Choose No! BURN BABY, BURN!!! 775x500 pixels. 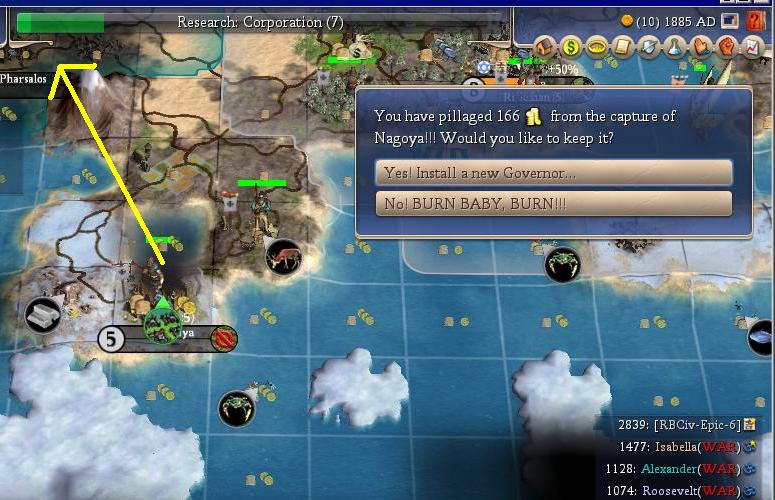553,204
